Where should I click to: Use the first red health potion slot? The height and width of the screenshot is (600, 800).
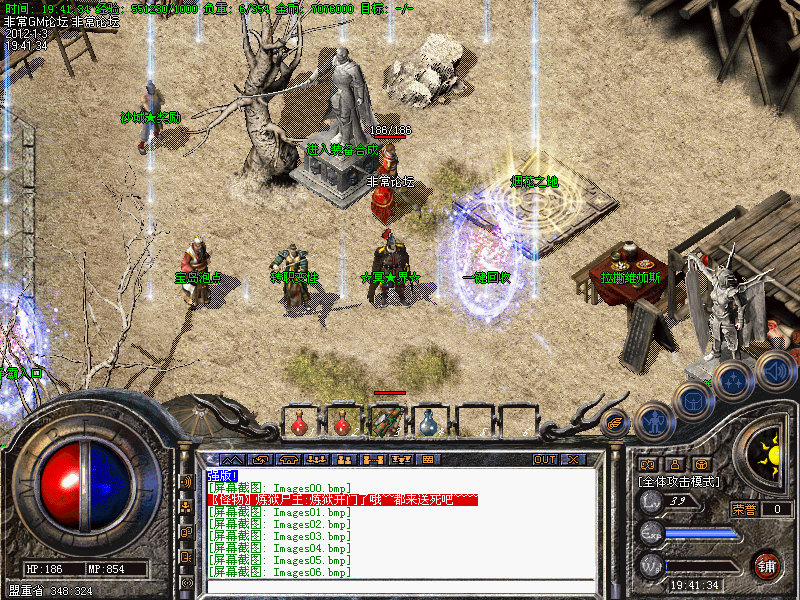299,425
